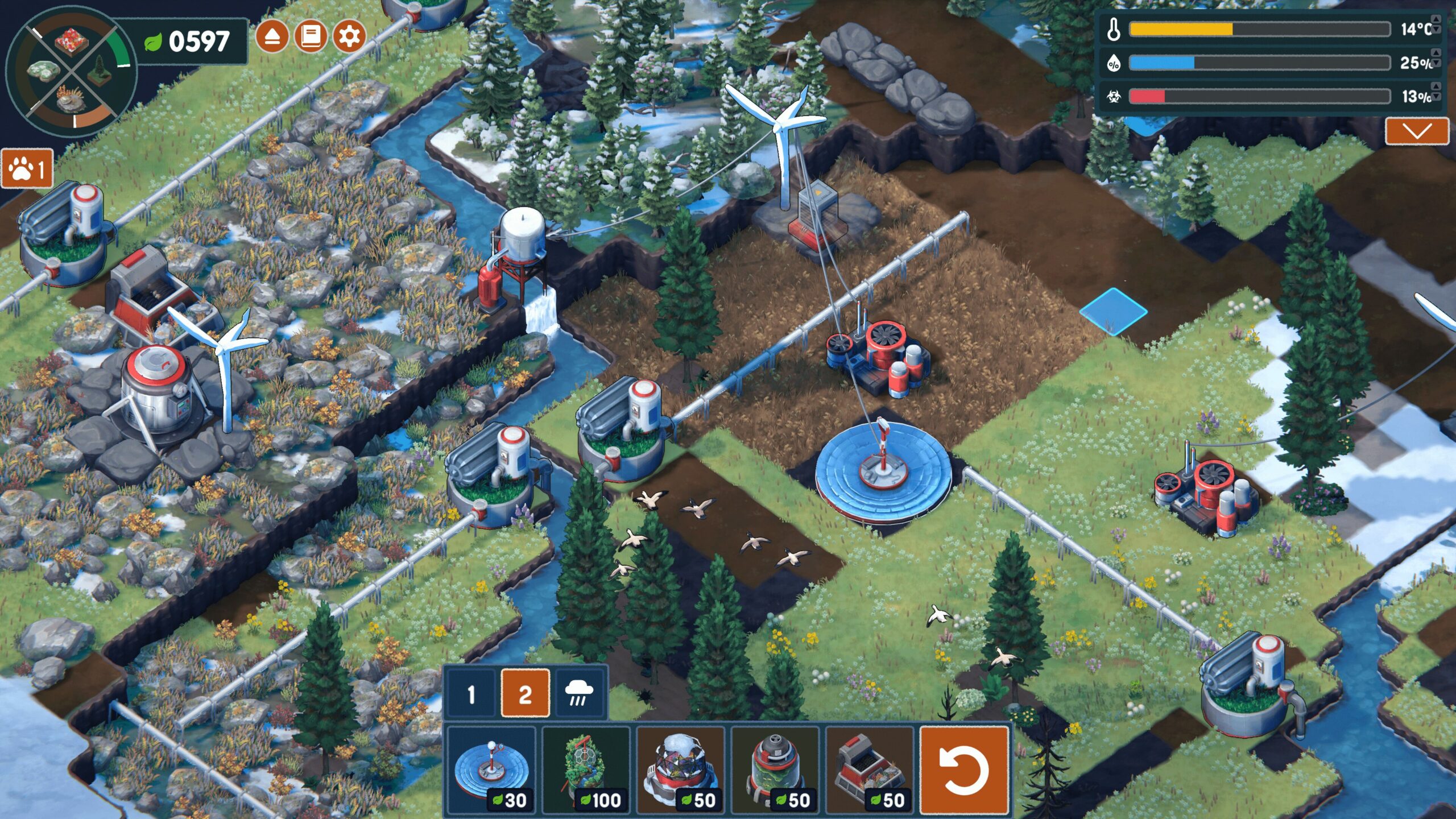Open the handbook book button
This screenshot has width=1456, height=819.
pos(311,37)
